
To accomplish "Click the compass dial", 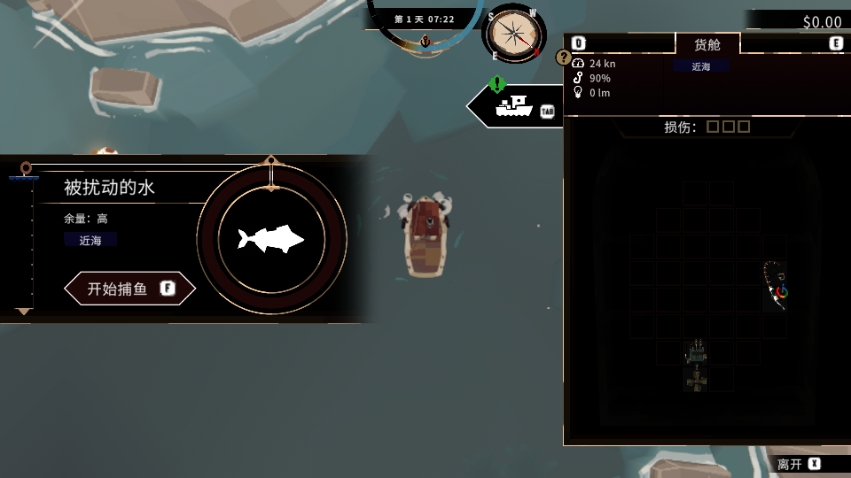I will click(514, 34).
